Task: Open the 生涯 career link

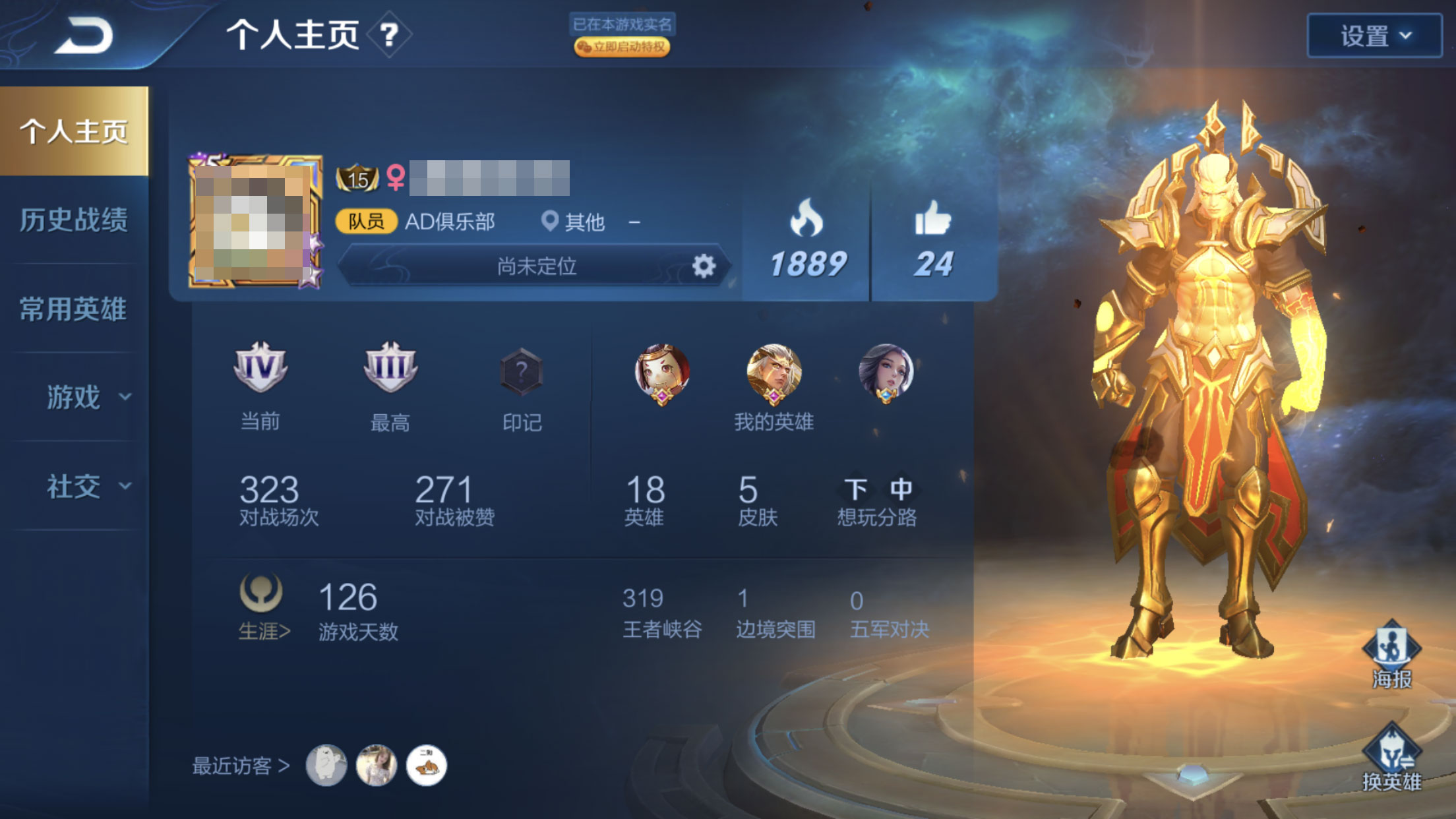Action: click(x=263, y=631)
